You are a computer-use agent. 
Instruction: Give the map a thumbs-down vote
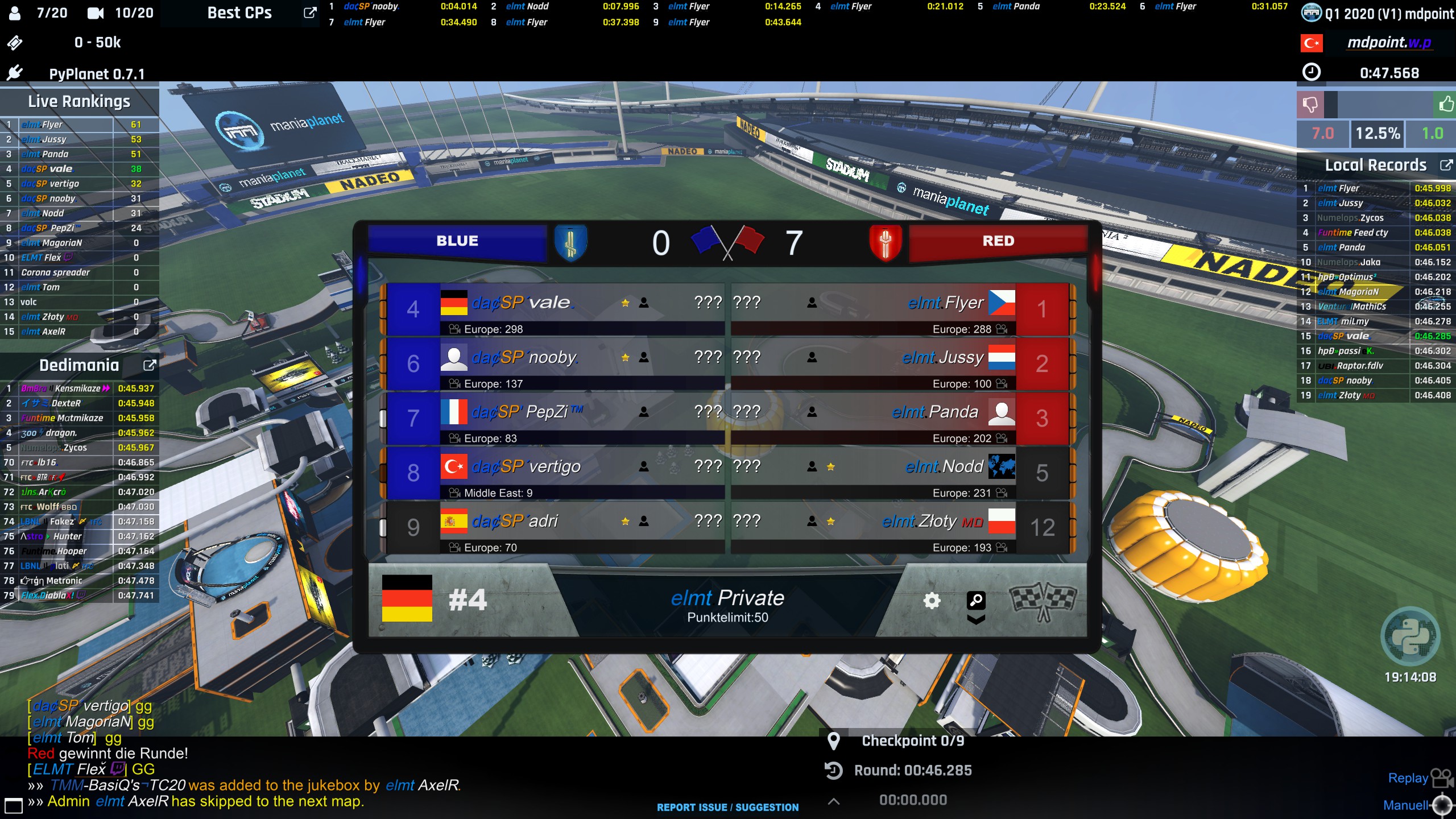pyautogui.click(x=1310, y=104)
